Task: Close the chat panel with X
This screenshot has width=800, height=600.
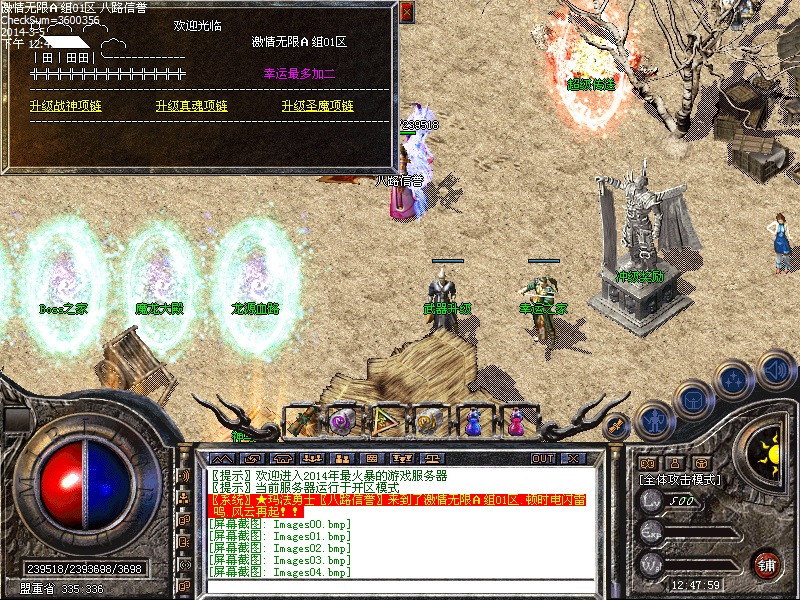Action: point(572,458)
